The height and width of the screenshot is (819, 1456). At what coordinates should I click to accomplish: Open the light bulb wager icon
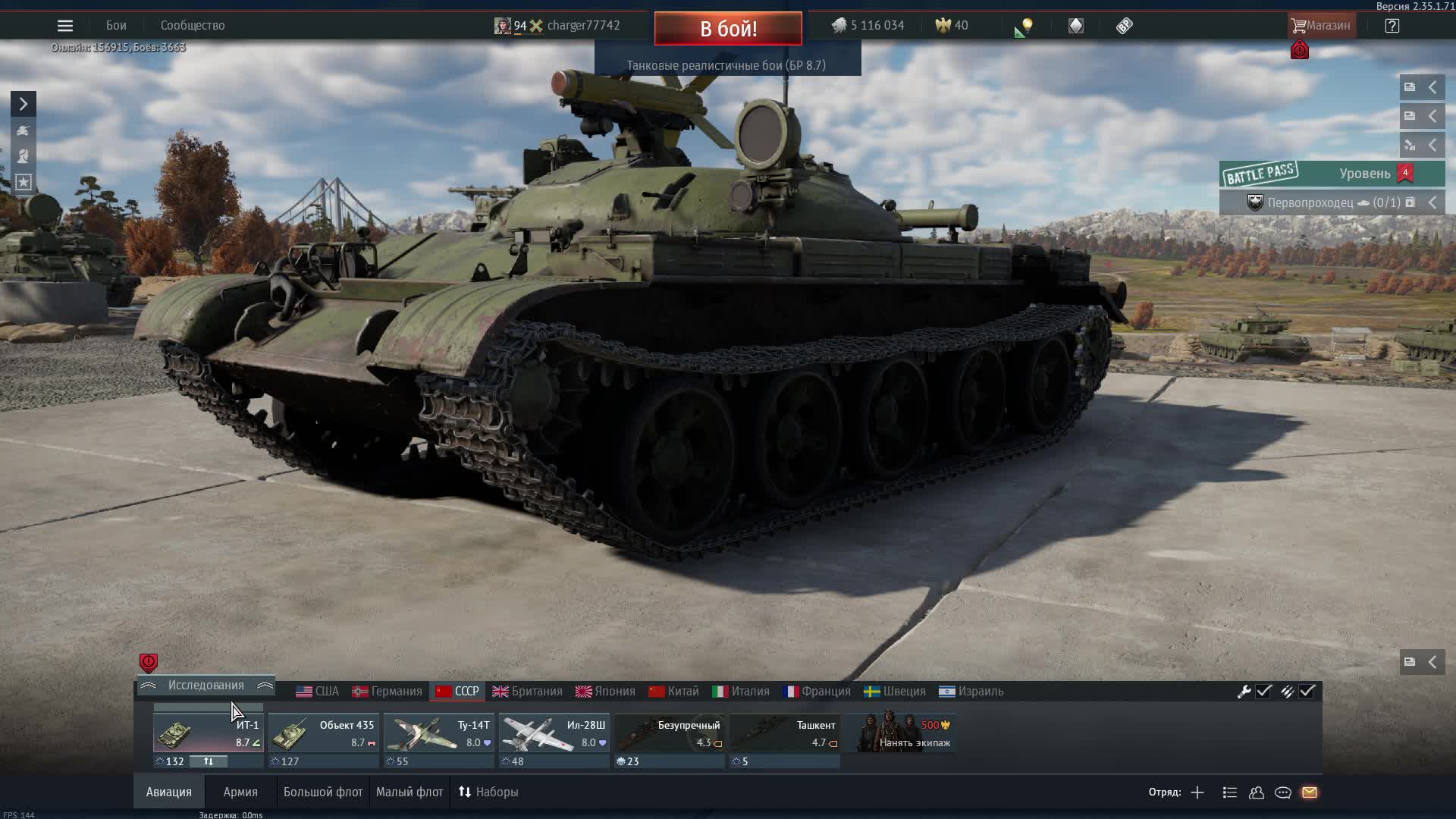[x=1025, y=25]
